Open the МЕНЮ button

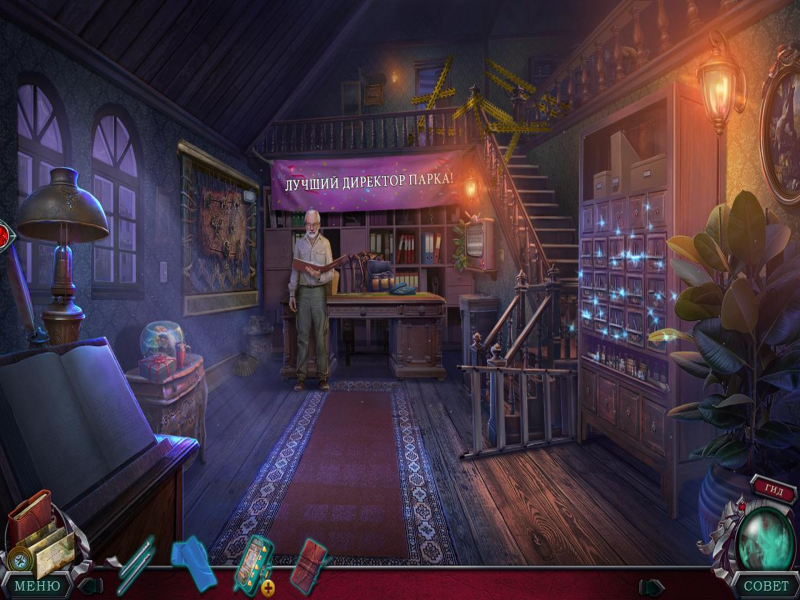click(x=36, y=586)
